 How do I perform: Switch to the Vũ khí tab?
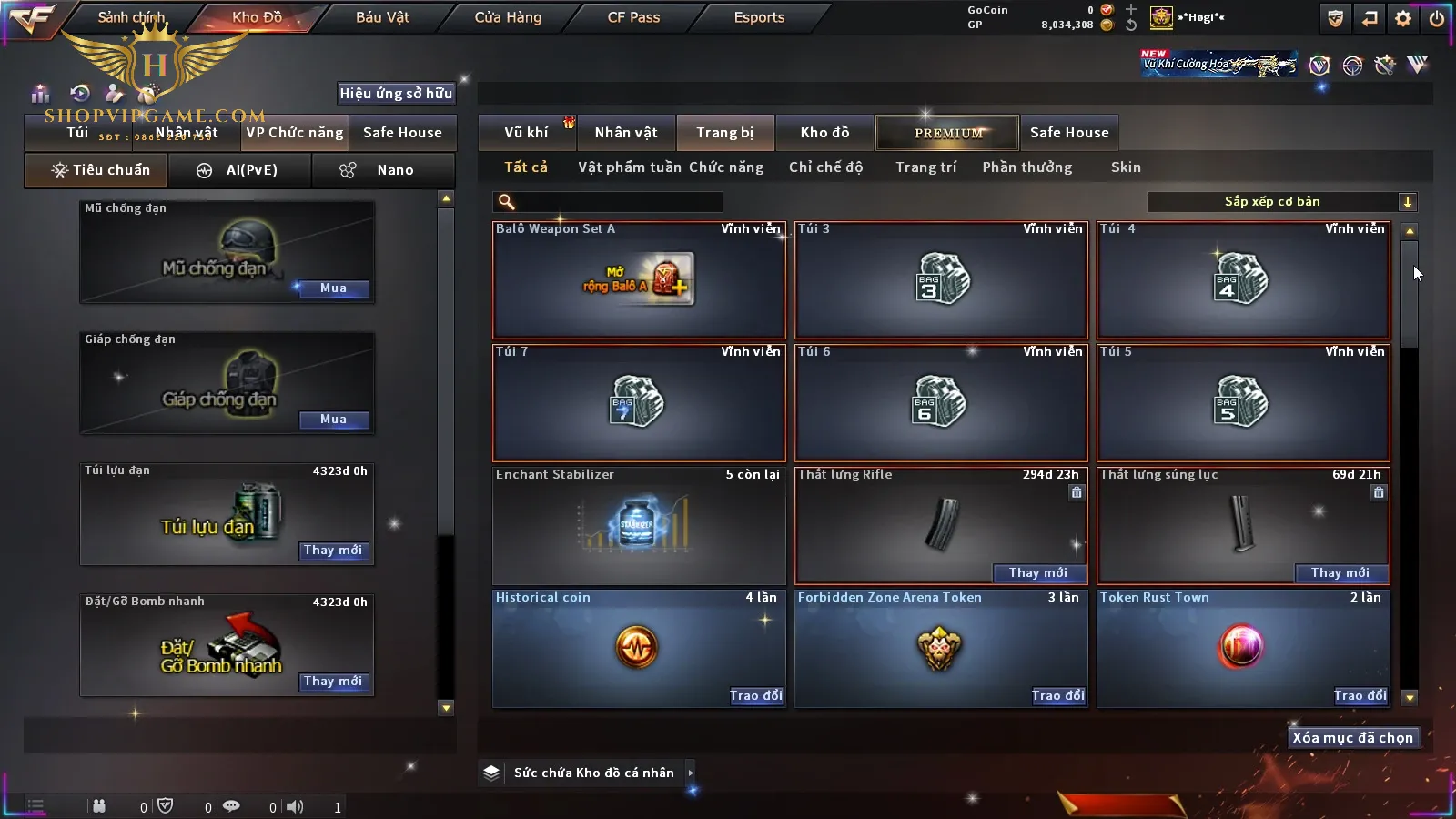pyautogui.click(x=526, y=133)
